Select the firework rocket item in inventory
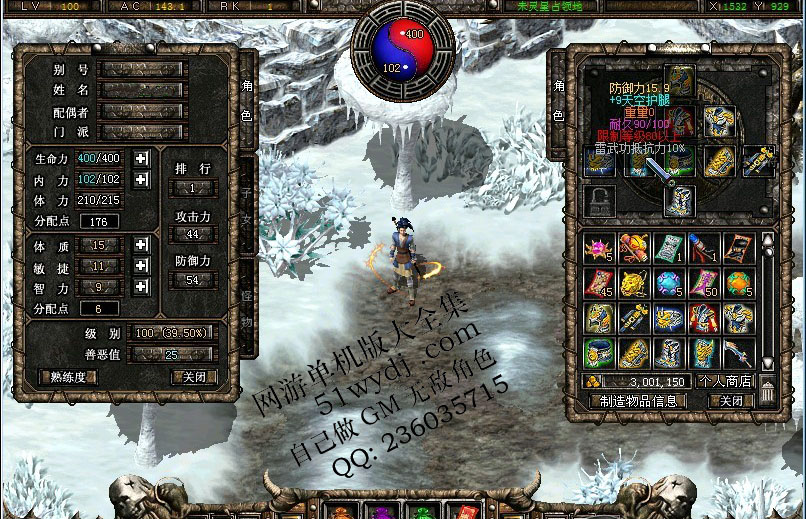The image size is (806, 519). [x=702, y=248]
